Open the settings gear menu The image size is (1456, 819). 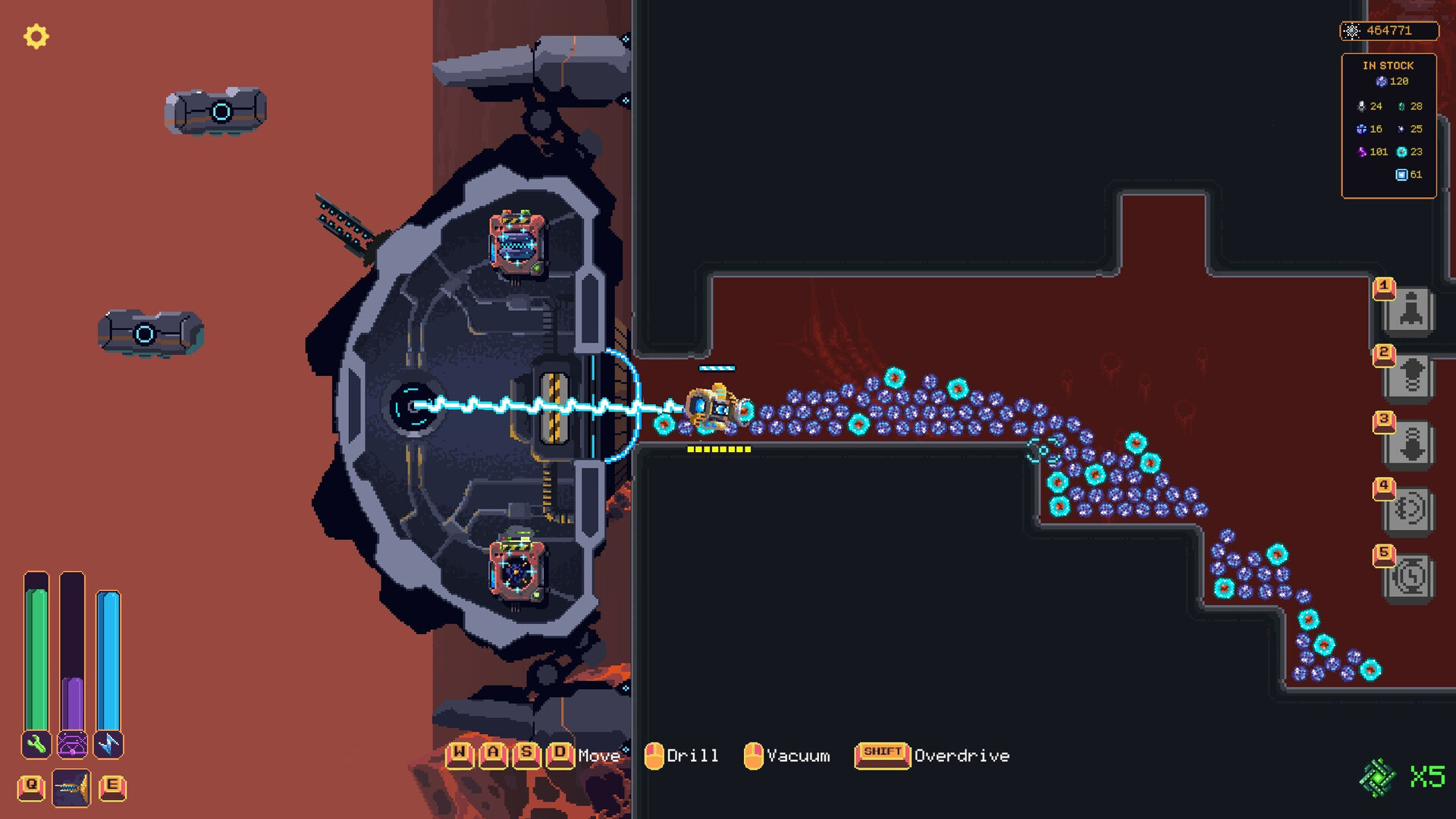36,35
